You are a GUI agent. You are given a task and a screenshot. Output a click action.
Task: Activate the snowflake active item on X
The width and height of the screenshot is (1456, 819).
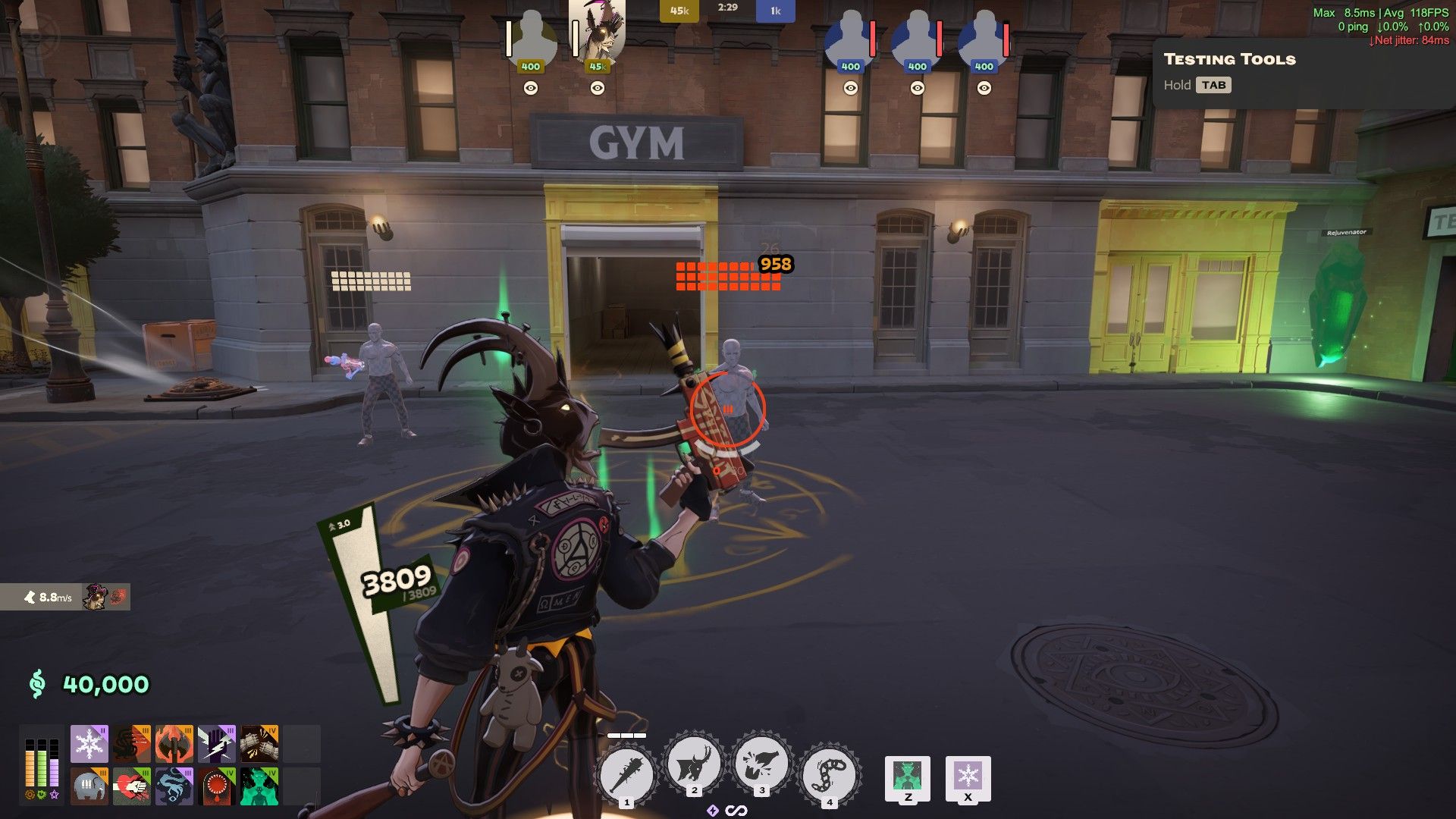968,777
